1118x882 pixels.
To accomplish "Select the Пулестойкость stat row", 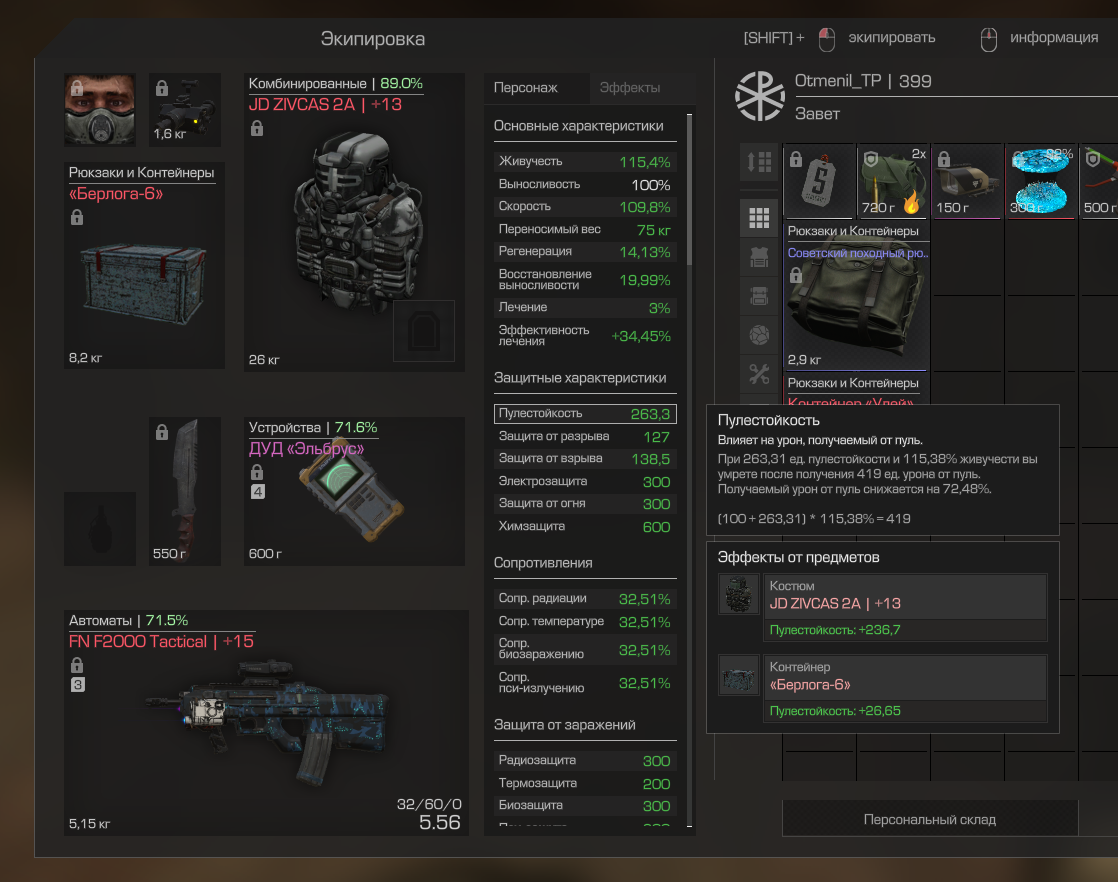I will click(585, 413).
